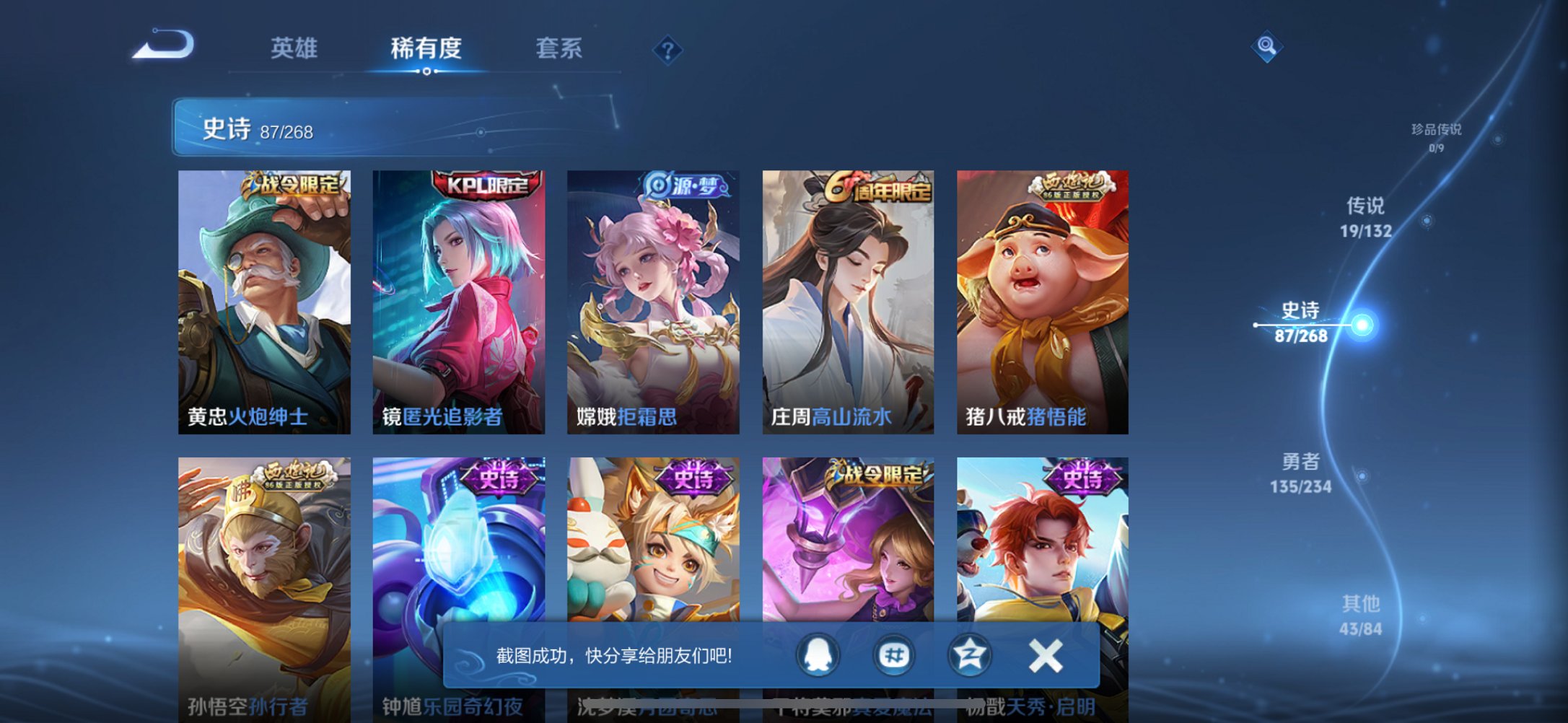Tap the question mark help icon

(667, 49)
